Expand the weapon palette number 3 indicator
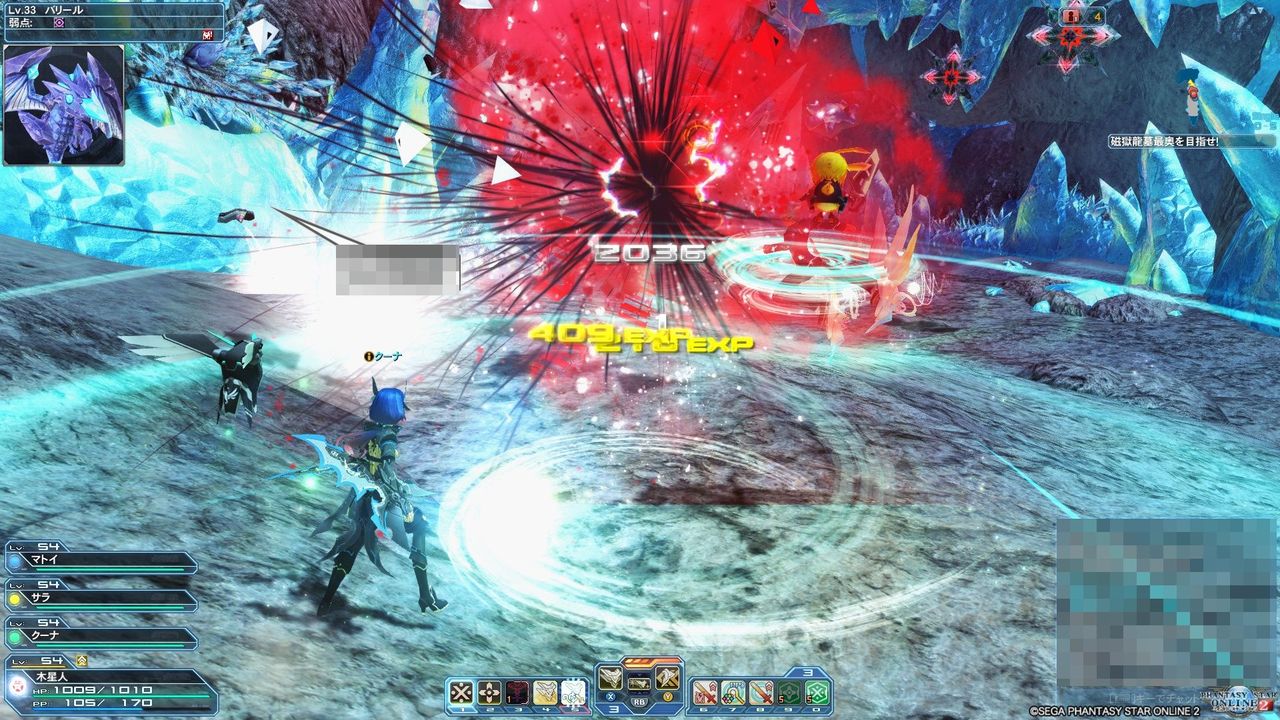The width and height of the screenshot is (1280, 720). 613,708
